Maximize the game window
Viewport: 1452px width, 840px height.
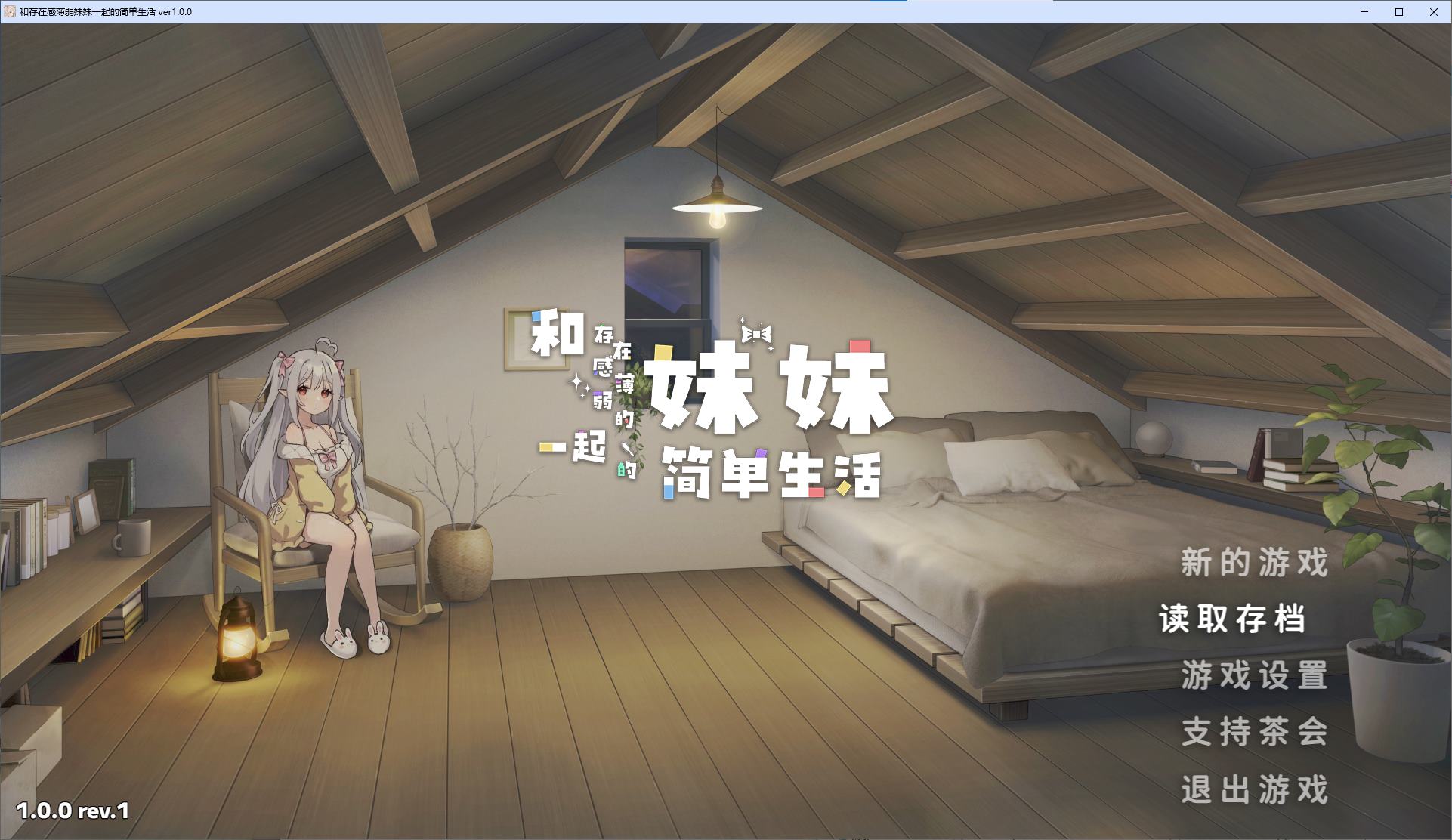pos(1398,12)
